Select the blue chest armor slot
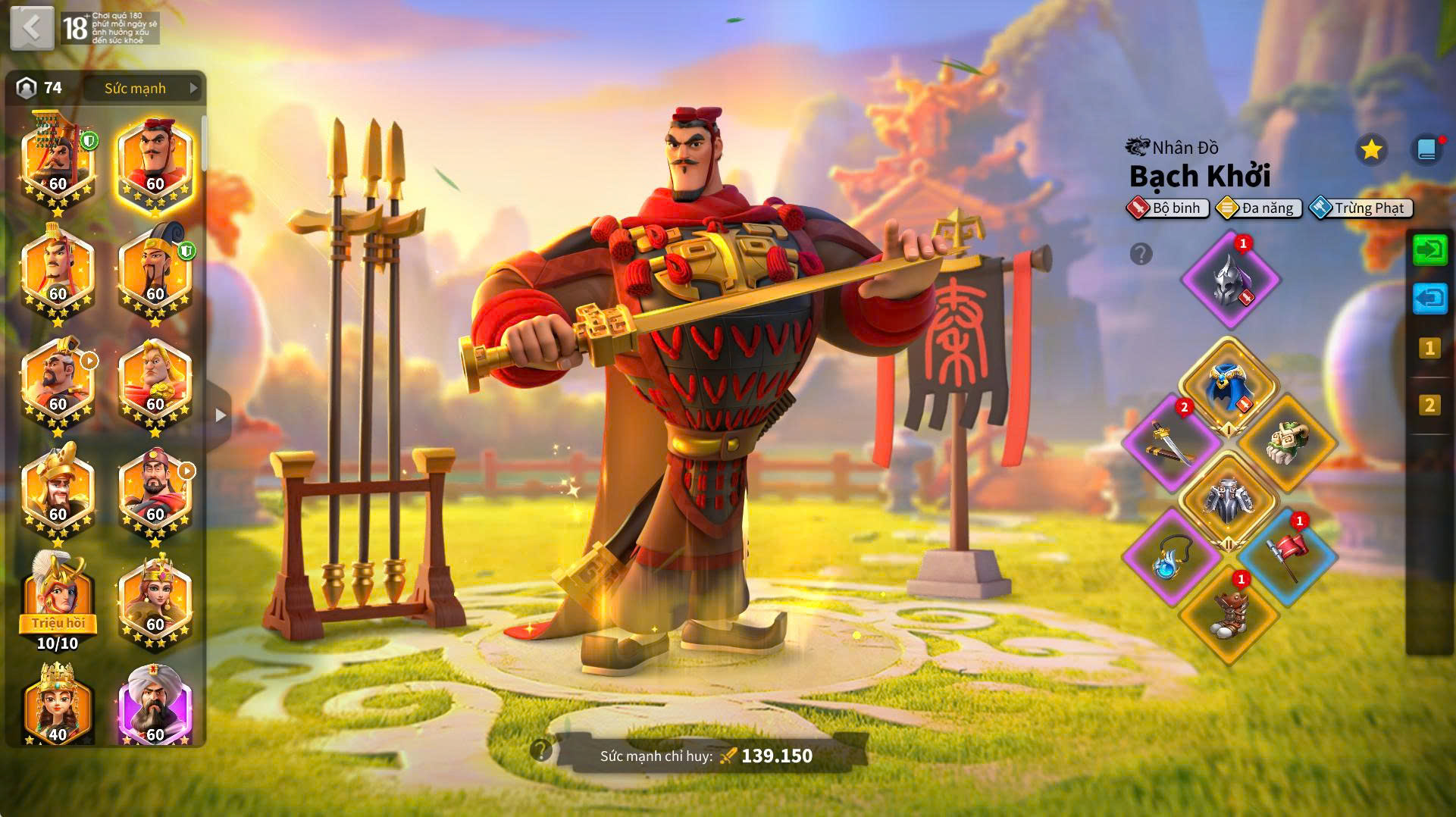Image resolution: width=1456 pixels, height=817 pixels. point(1228,387)
